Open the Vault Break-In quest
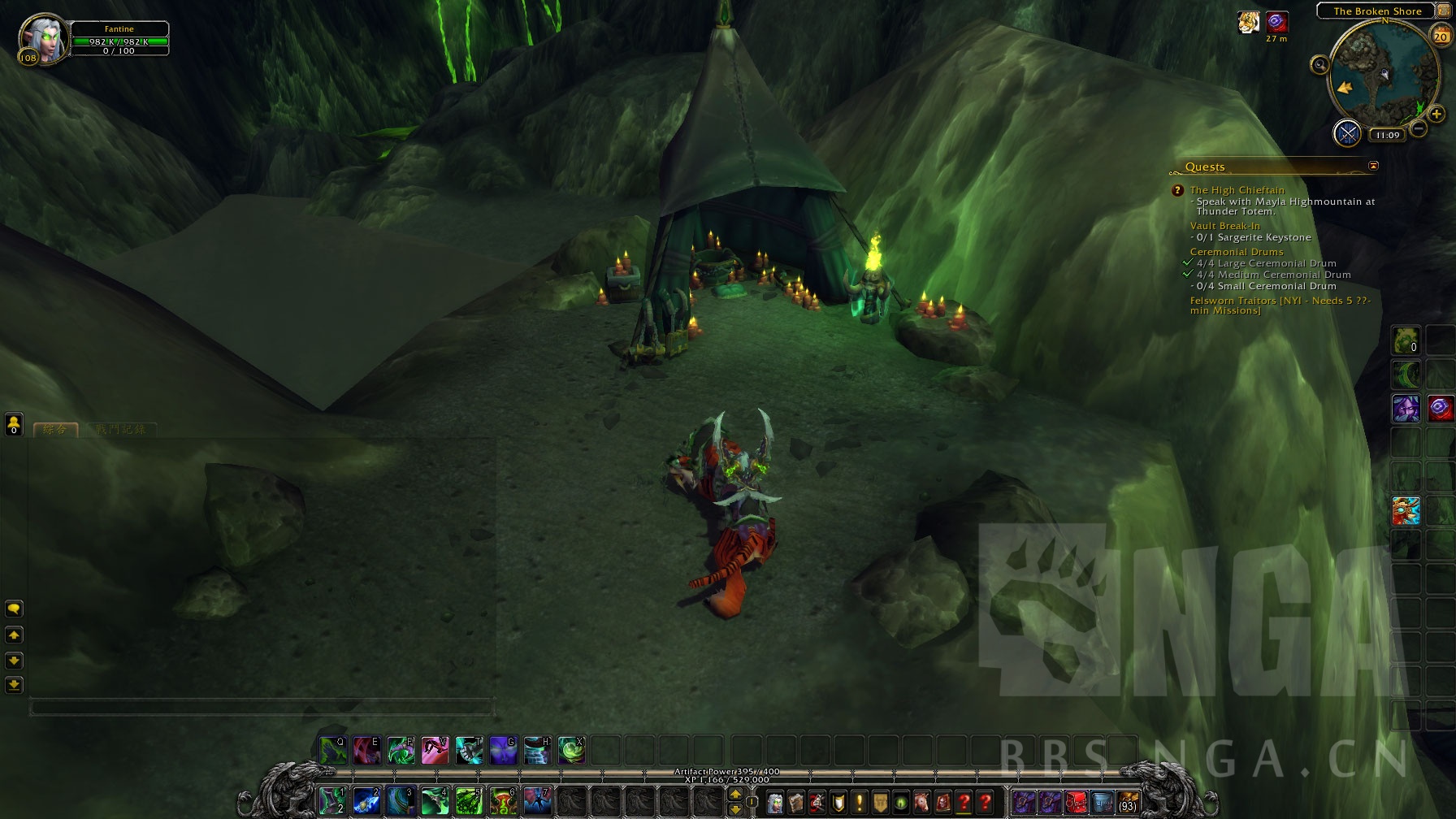This screenshot has height=819, width=1456. click(1224, 226)
